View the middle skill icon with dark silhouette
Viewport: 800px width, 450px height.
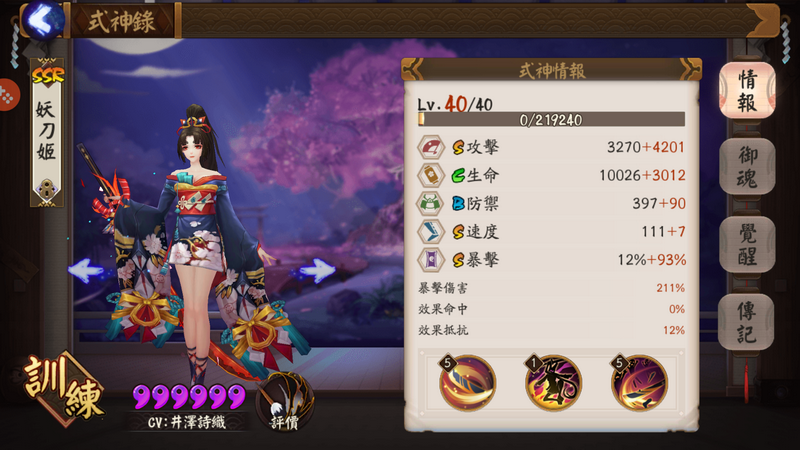[553, 383]
